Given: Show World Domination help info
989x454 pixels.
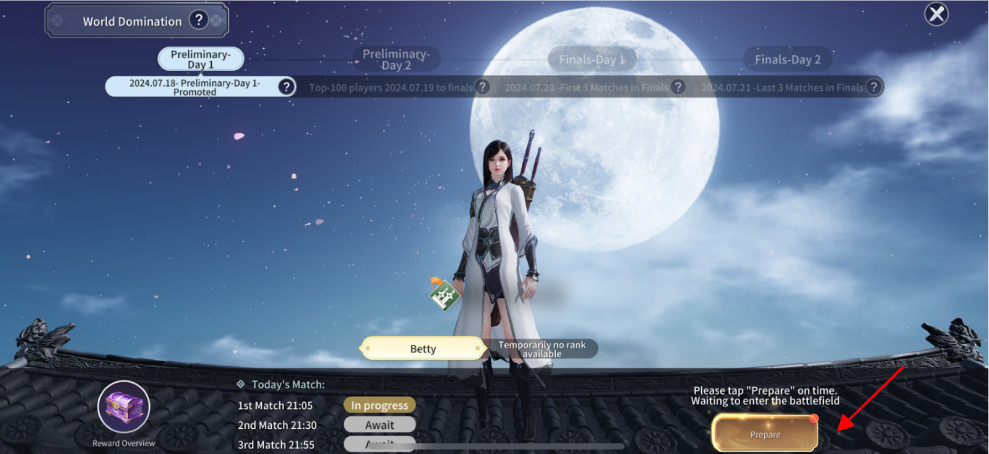Looking at the screenshot, I should coord(199,20).
